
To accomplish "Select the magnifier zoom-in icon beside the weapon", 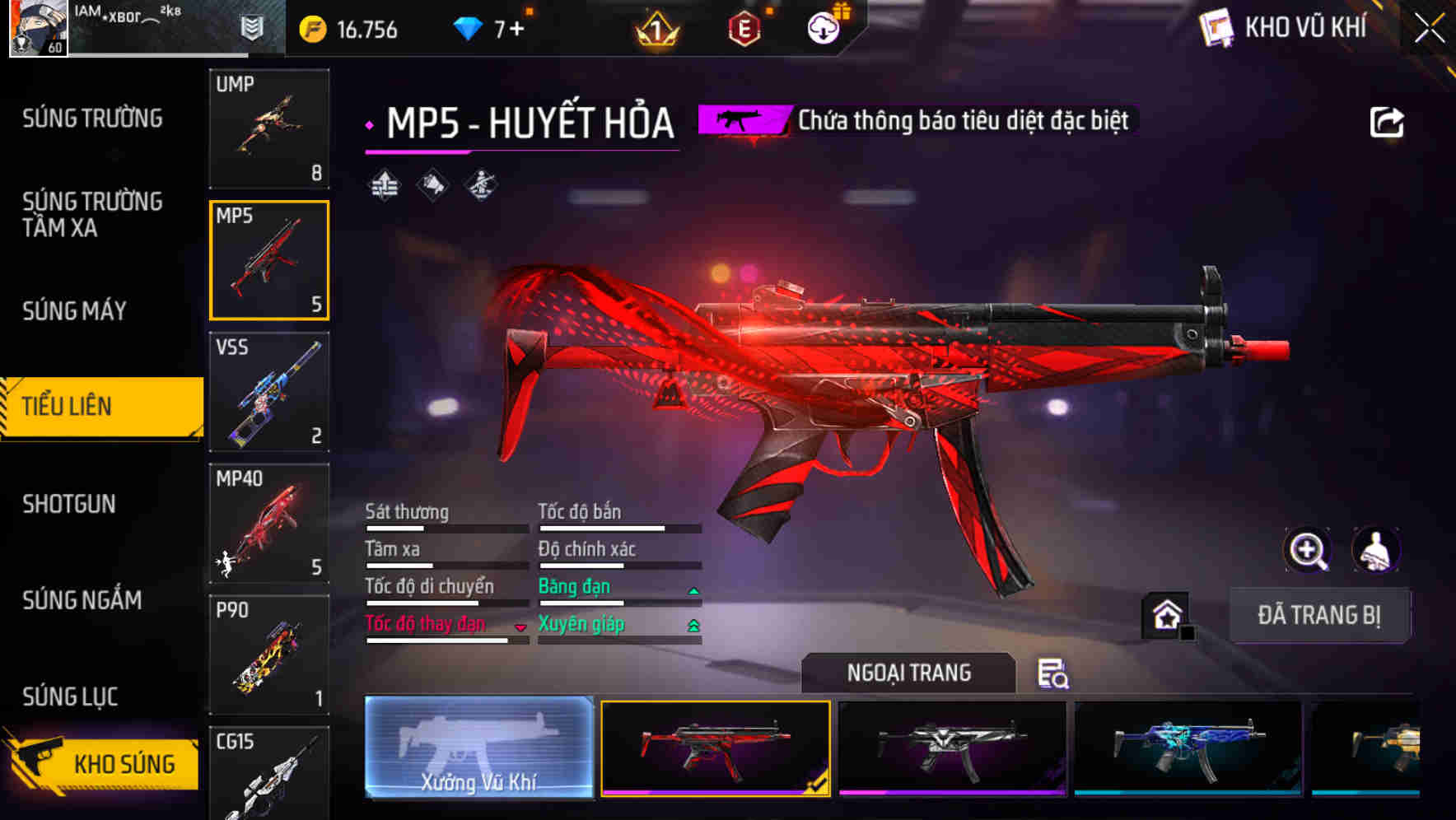I will [1309, 550].
